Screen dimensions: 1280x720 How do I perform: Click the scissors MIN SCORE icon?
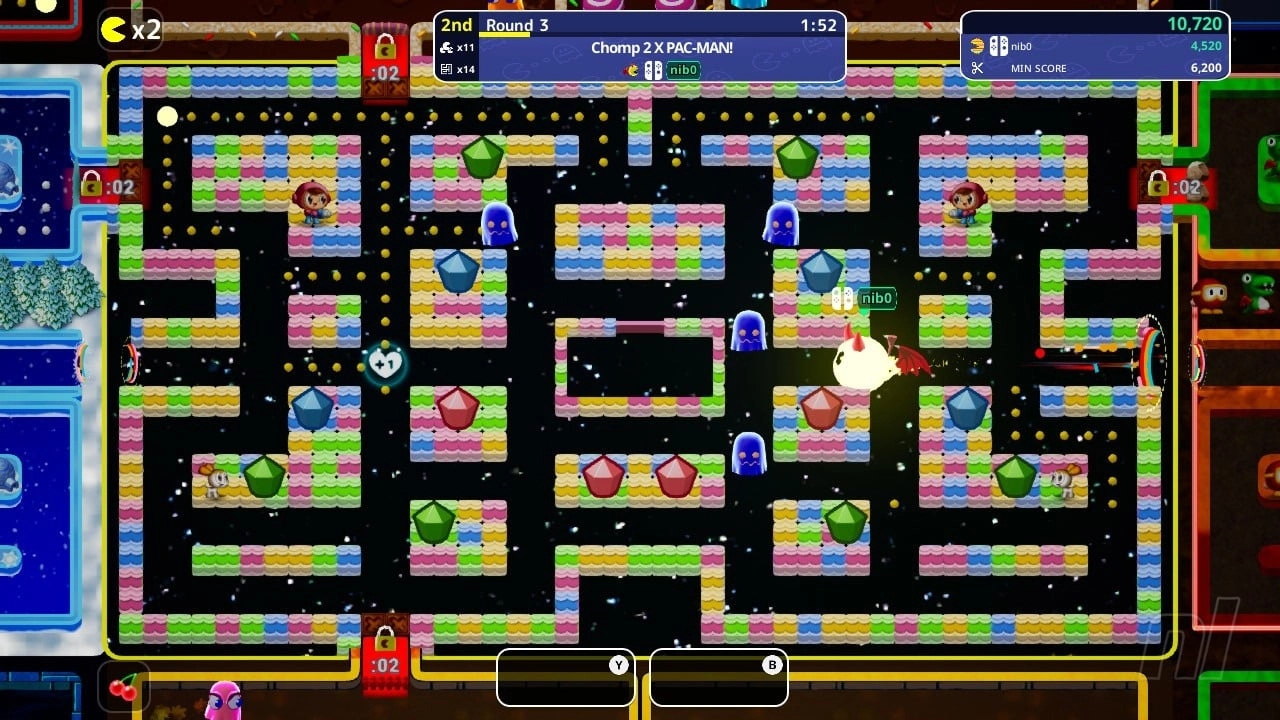[x=977, y=68]
